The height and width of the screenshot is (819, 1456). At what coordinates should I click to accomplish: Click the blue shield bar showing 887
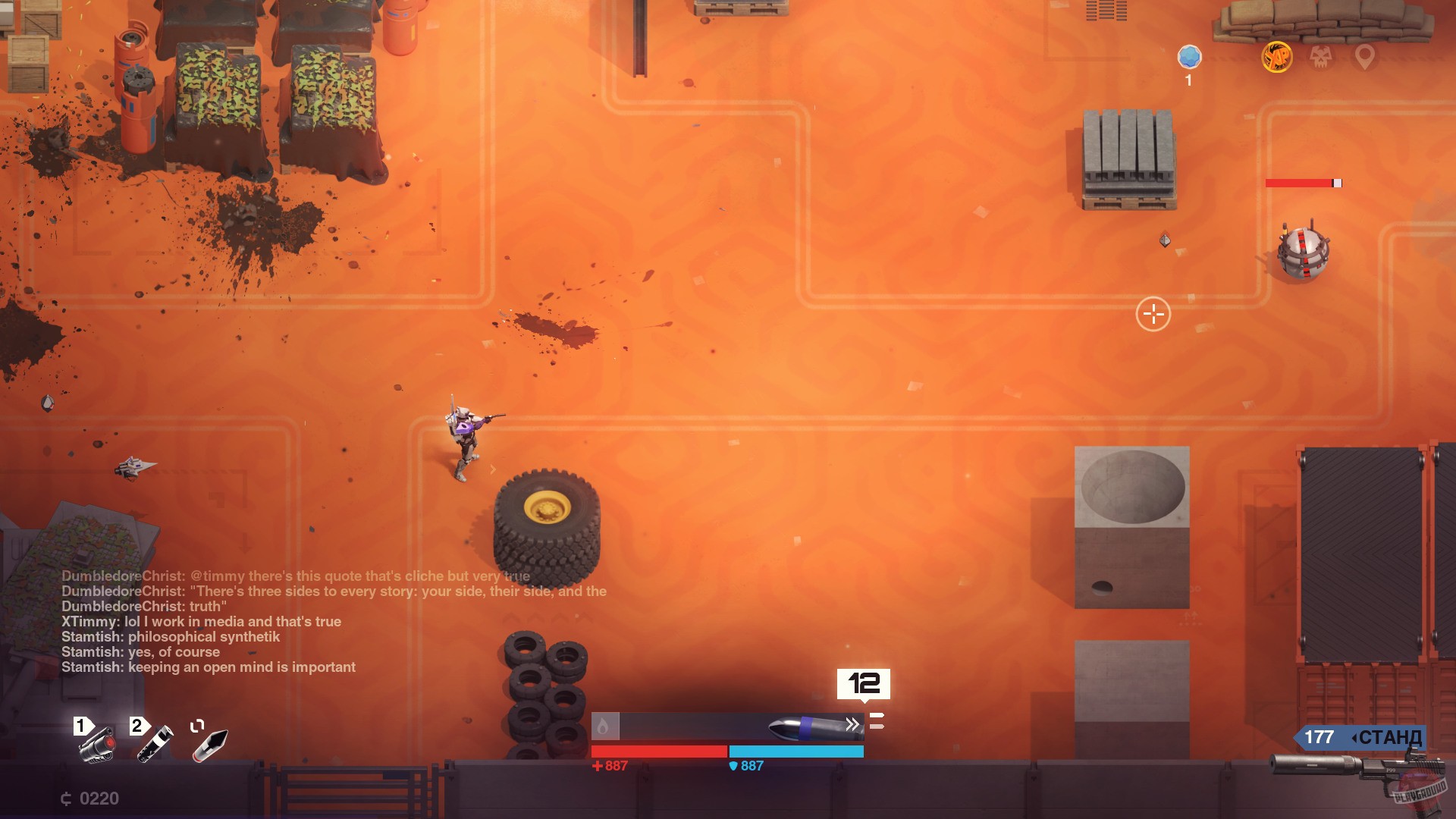click(x=796, y=752)
